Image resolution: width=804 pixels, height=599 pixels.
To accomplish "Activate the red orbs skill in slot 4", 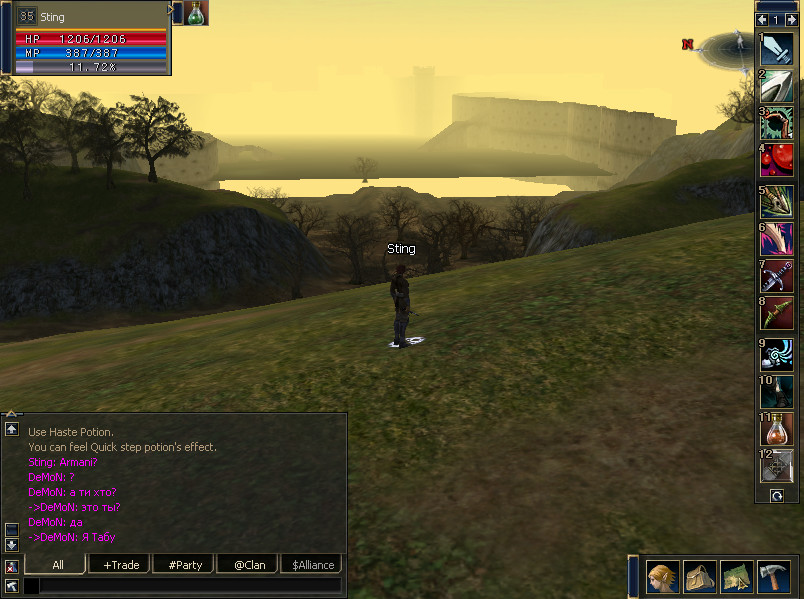I will pos(777,160).
